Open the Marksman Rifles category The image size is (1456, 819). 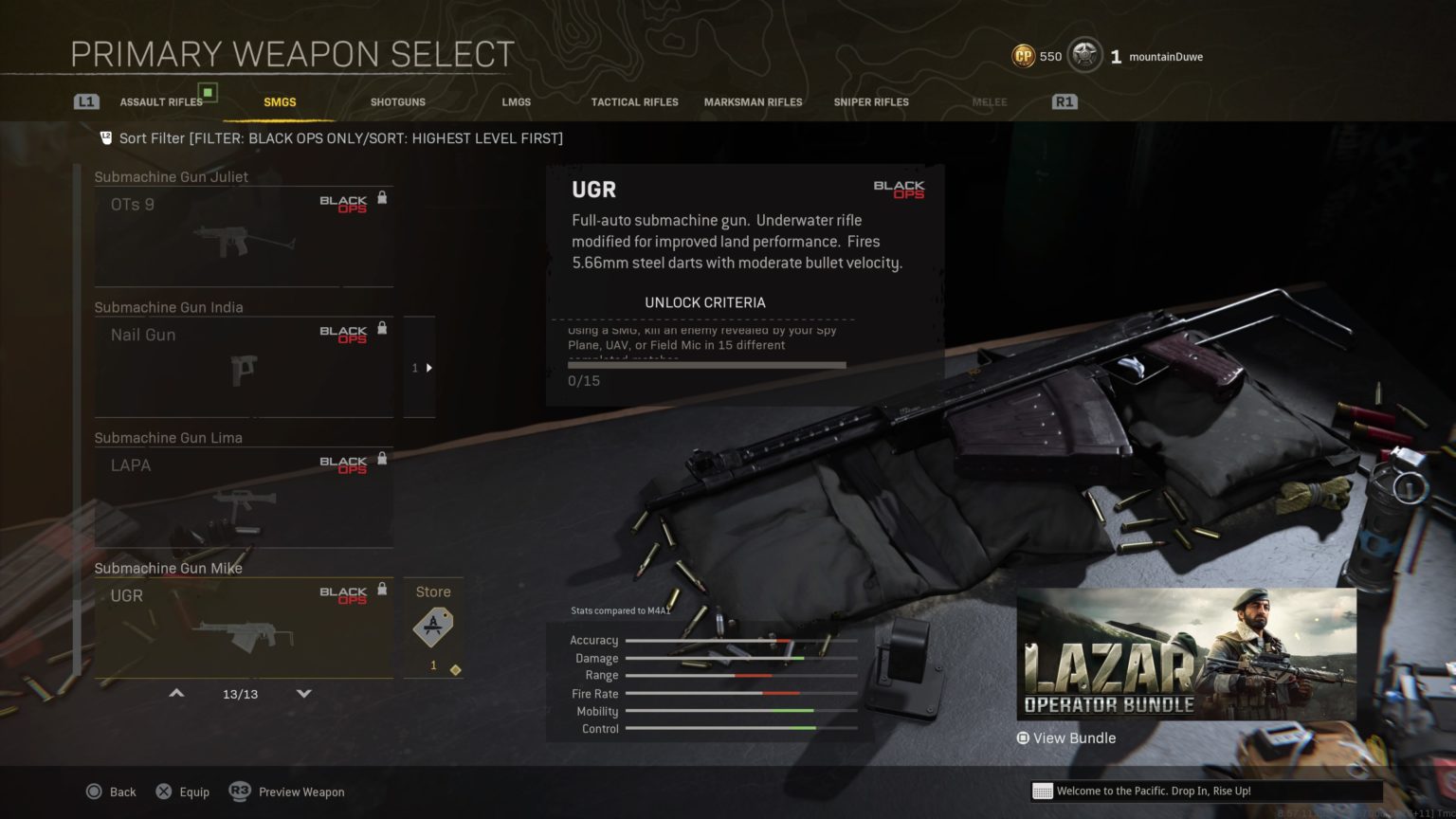tap(754, 101)
